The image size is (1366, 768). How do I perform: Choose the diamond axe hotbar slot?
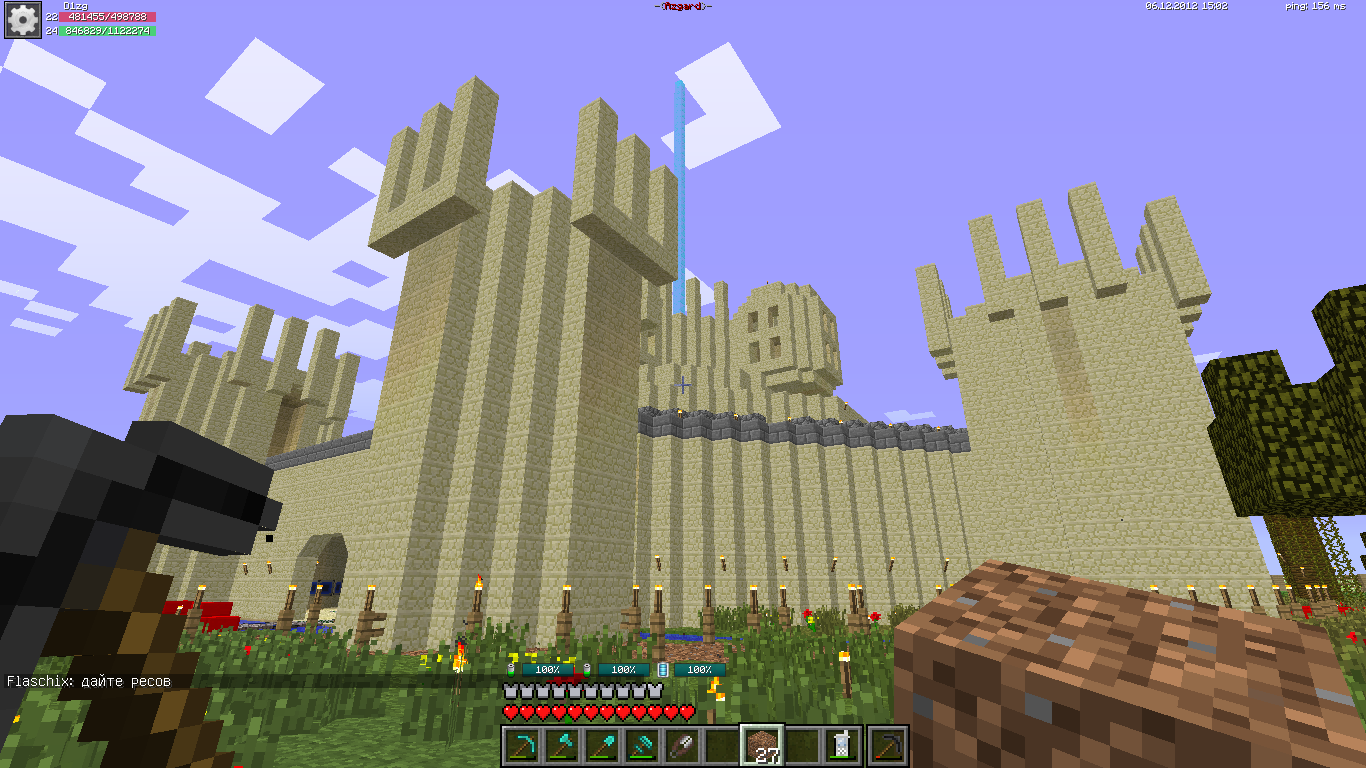click(x=560, y=745)
